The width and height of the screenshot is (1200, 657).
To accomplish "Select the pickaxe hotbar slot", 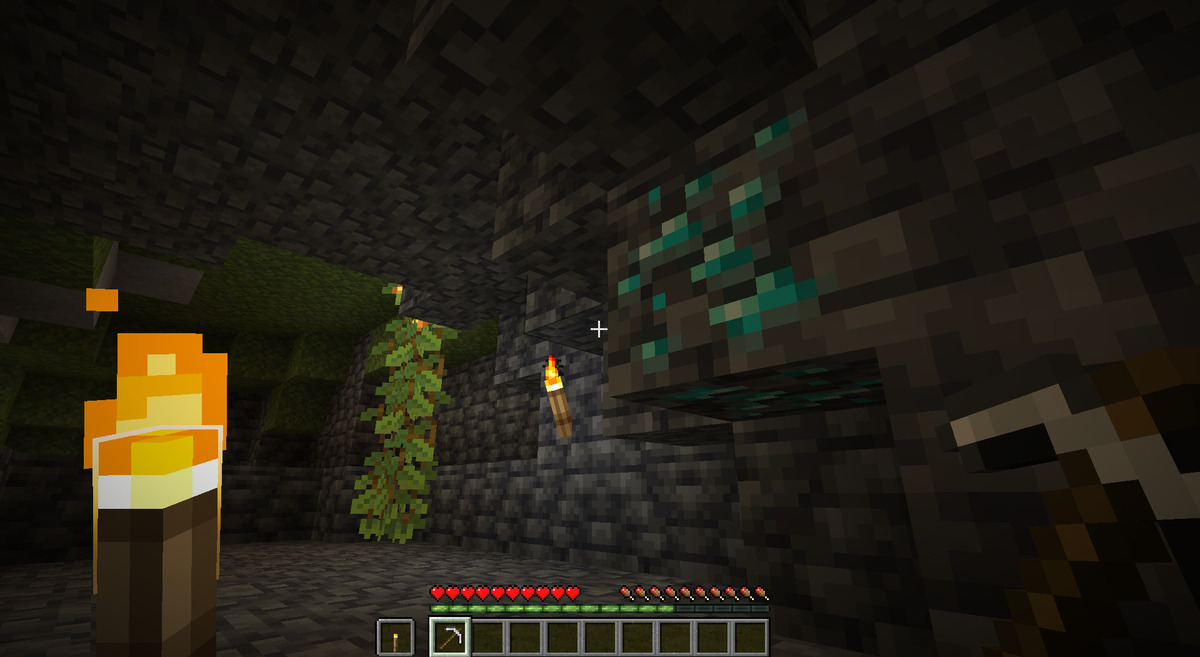I will (x=449, y=637).
